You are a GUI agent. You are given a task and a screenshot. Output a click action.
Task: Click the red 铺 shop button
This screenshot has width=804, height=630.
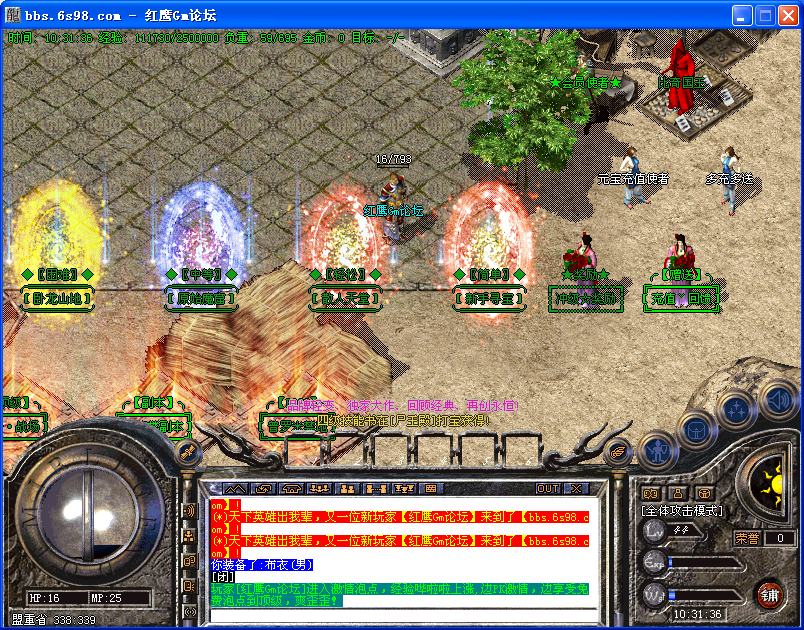[769, 593]
